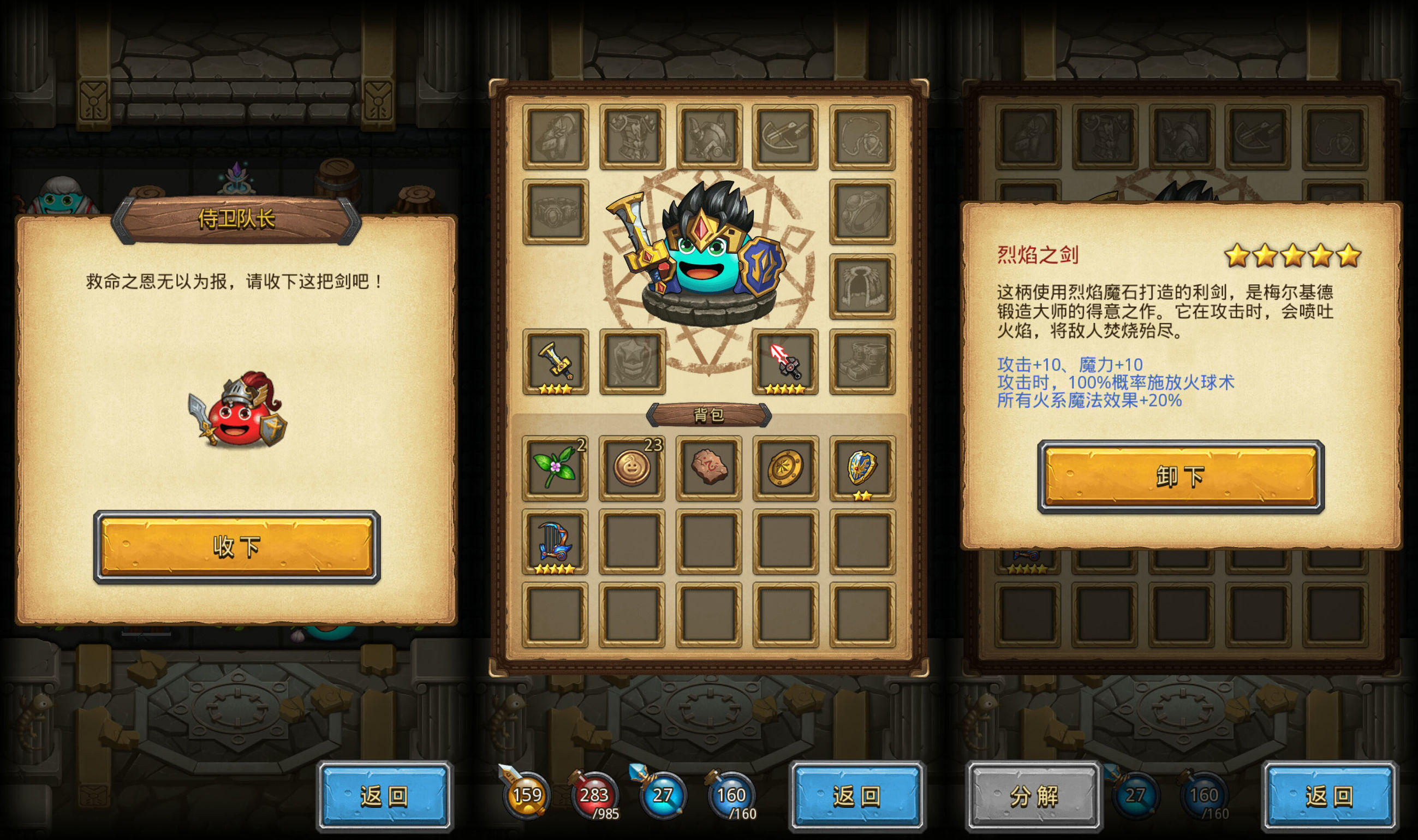The width and height of the screenshot is (1418, 840).
Task: Click the empty helmet equipment slot
Action: click(710, 136)
